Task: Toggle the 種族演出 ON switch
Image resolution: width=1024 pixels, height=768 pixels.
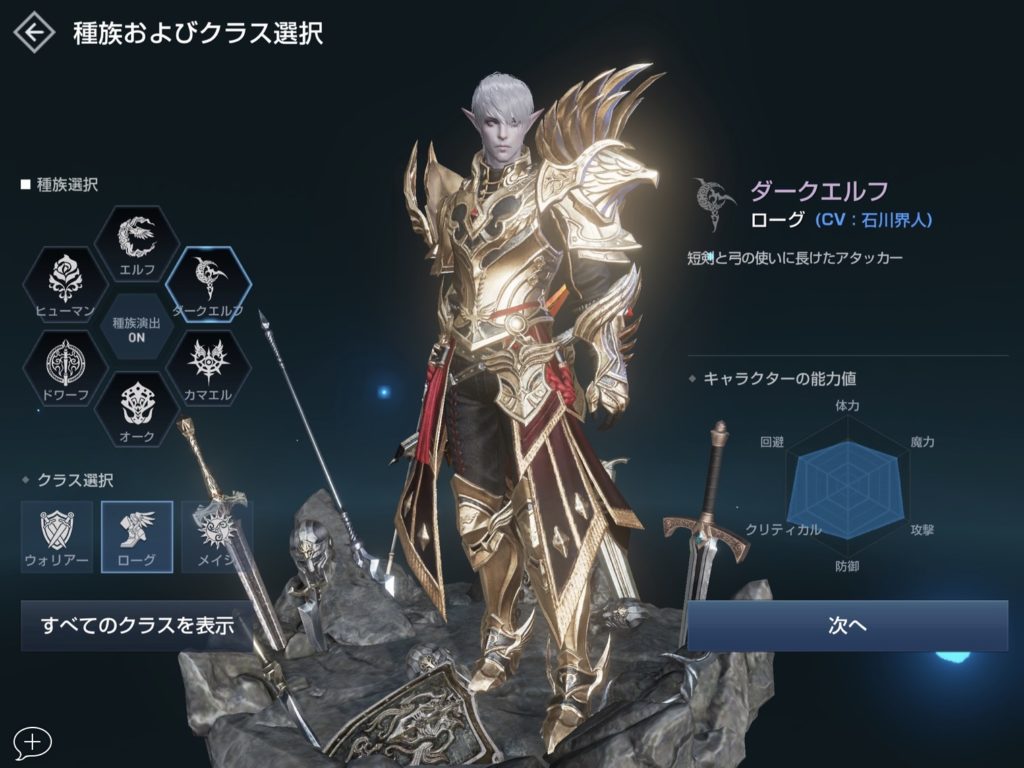Action: point(137,326)
